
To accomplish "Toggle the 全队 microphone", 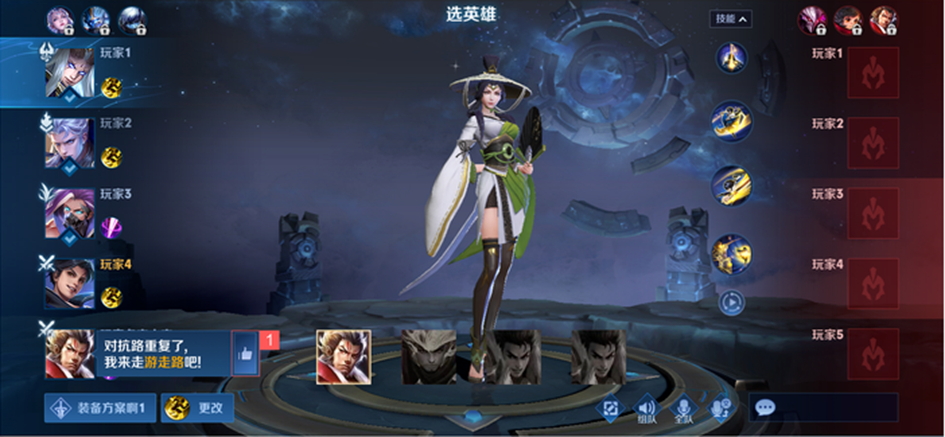I will (684, 407).
